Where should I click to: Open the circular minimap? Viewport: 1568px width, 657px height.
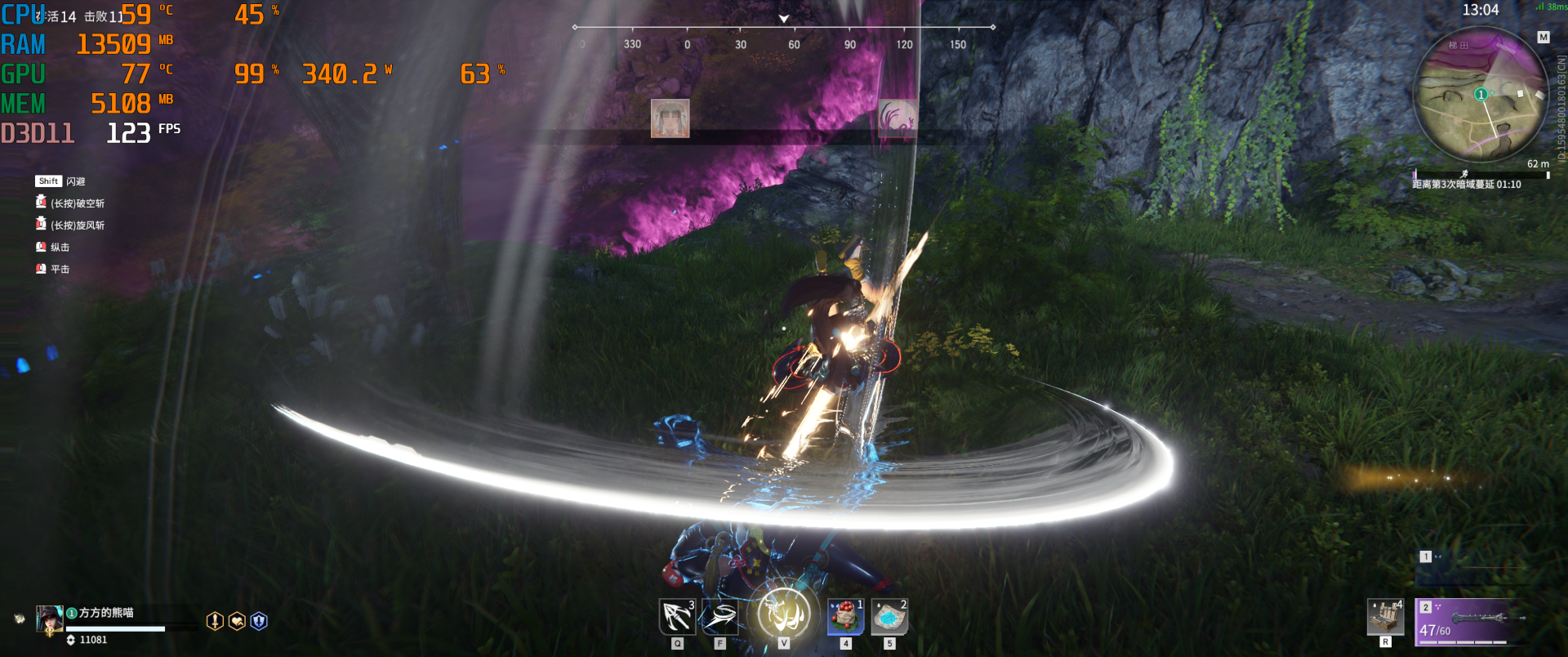point(1480,94)
